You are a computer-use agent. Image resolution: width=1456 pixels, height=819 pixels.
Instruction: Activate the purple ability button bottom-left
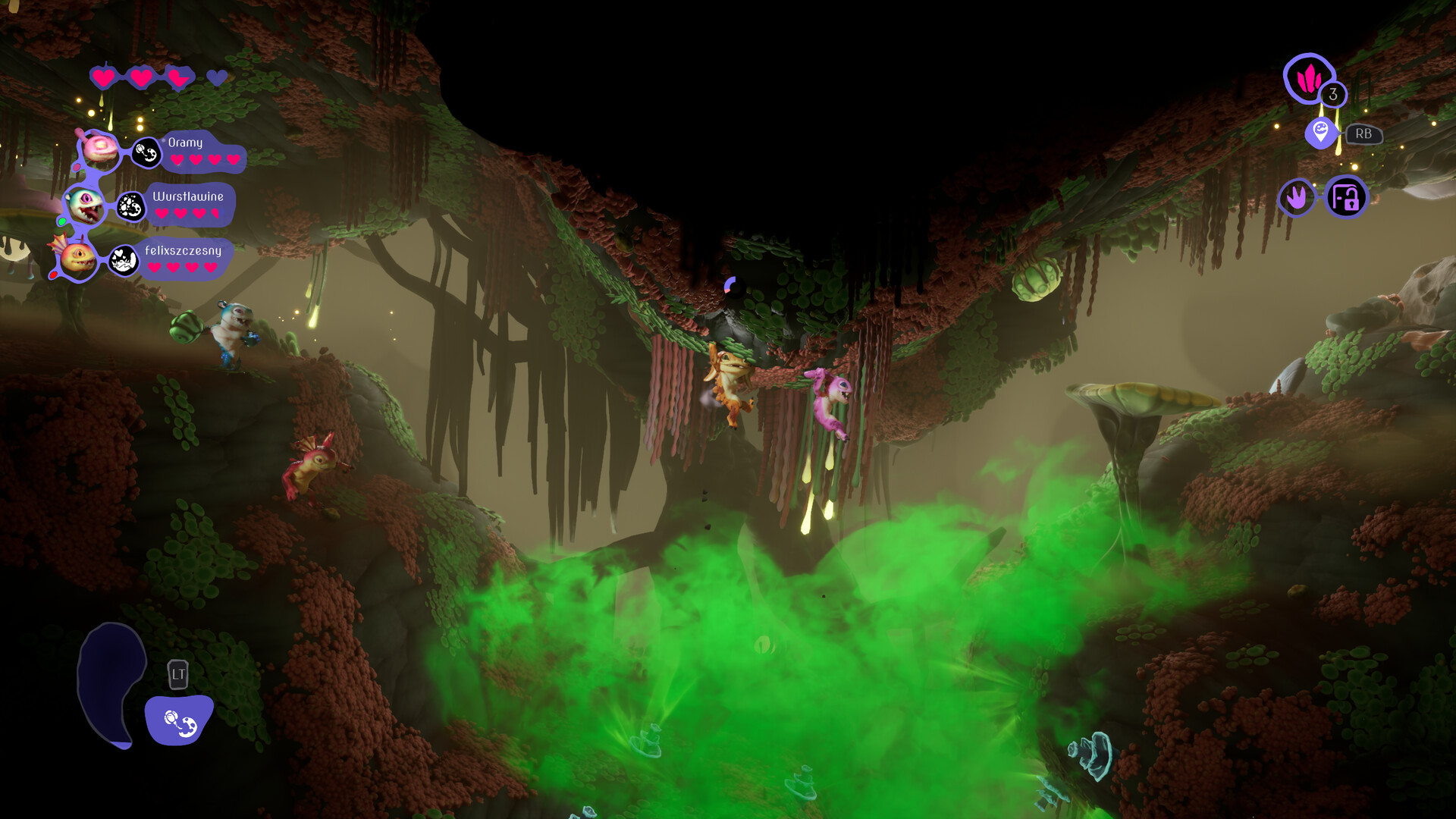coord(180,720)
